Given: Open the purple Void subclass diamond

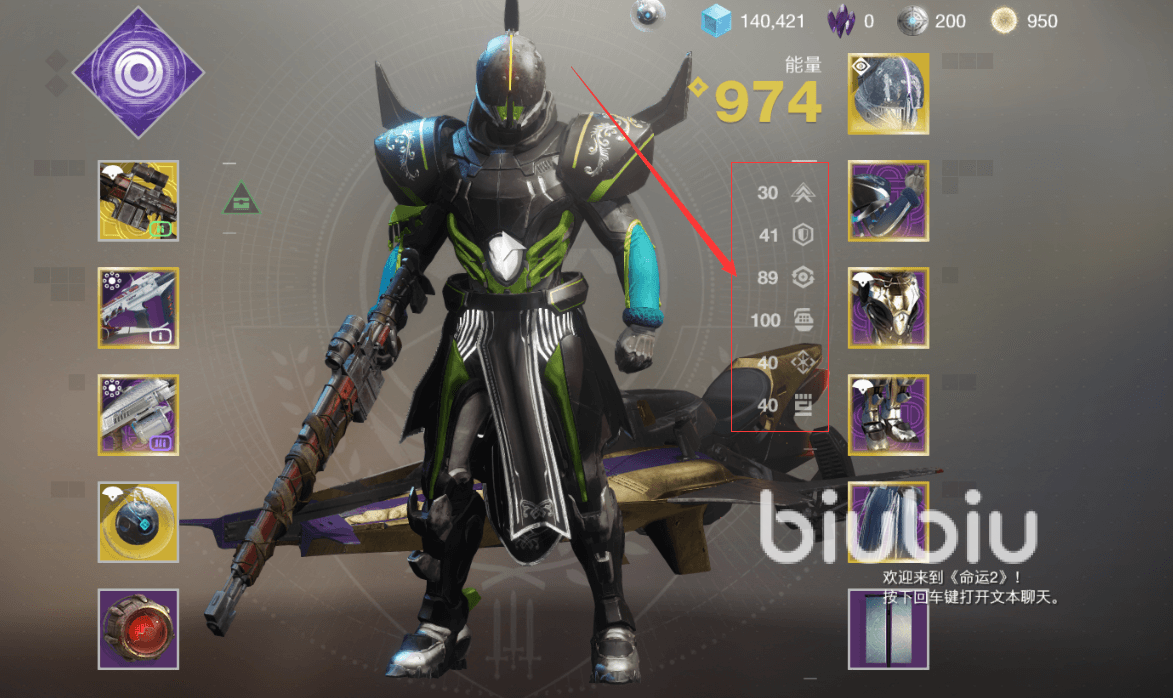Looking at the screenshot, I should [137, 72].
